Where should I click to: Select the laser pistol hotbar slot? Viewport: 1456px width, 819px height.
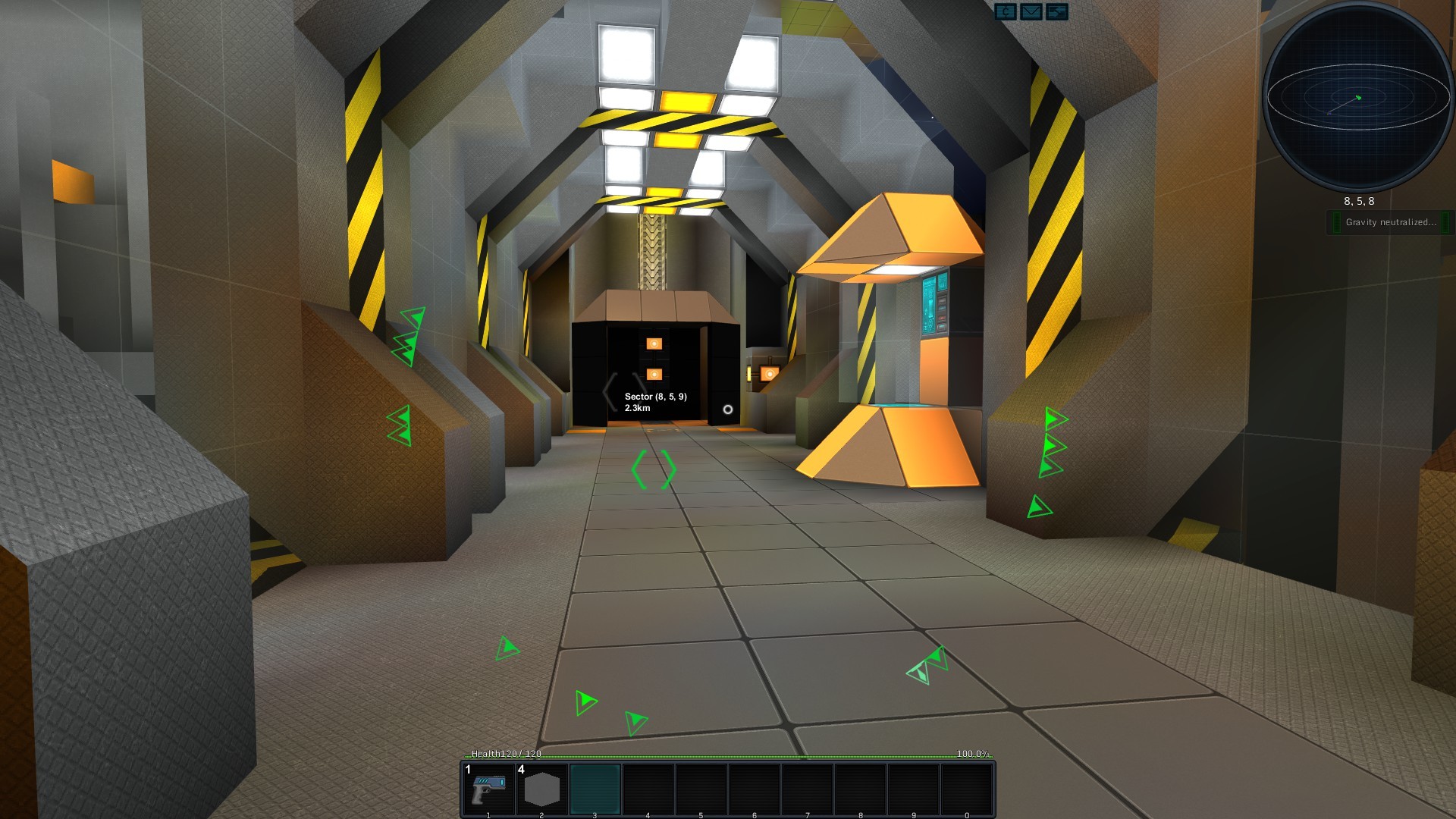[x=488, y=789]
